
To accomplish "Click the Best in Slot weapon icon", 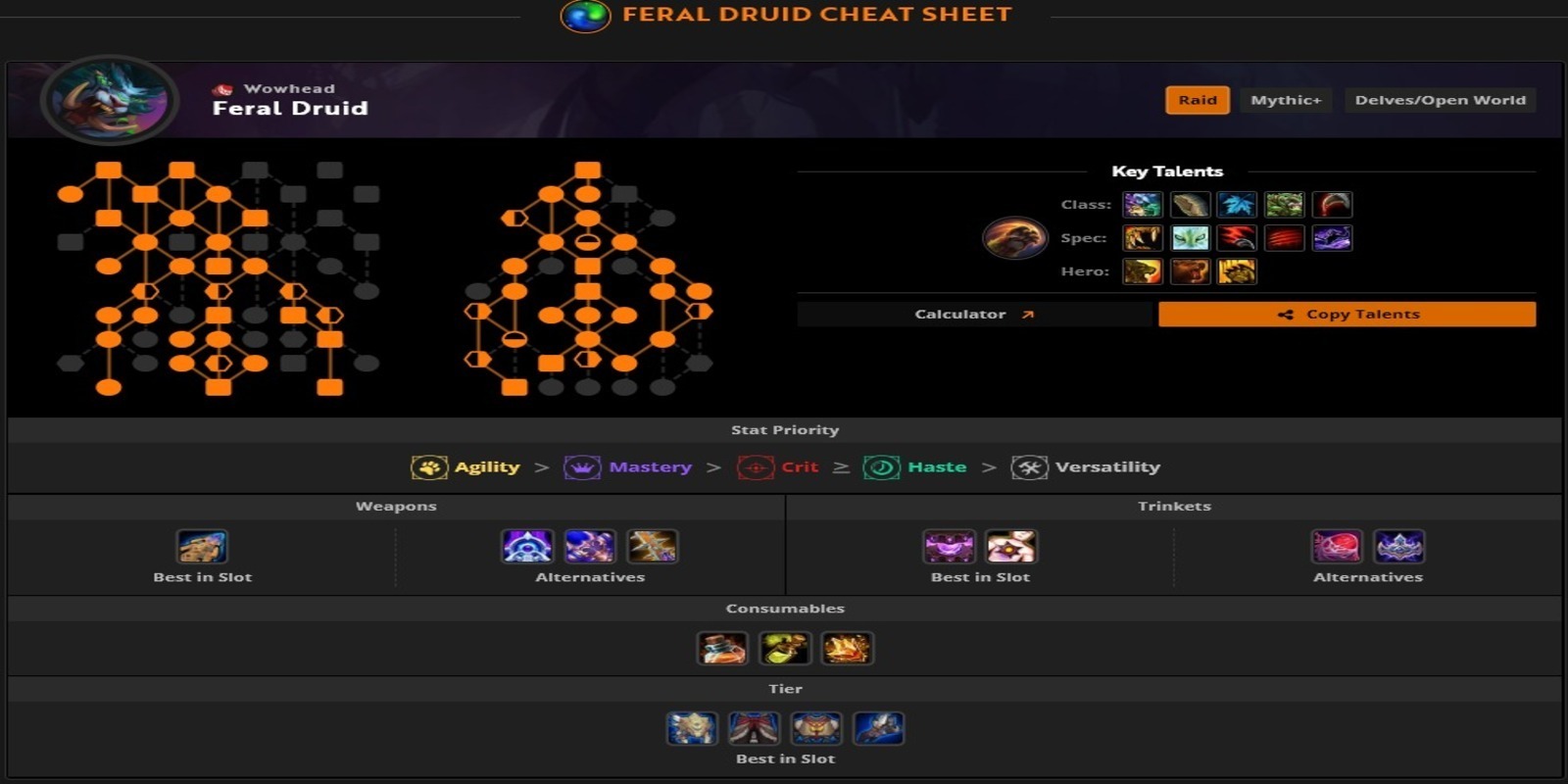I will tap(205, 547).
